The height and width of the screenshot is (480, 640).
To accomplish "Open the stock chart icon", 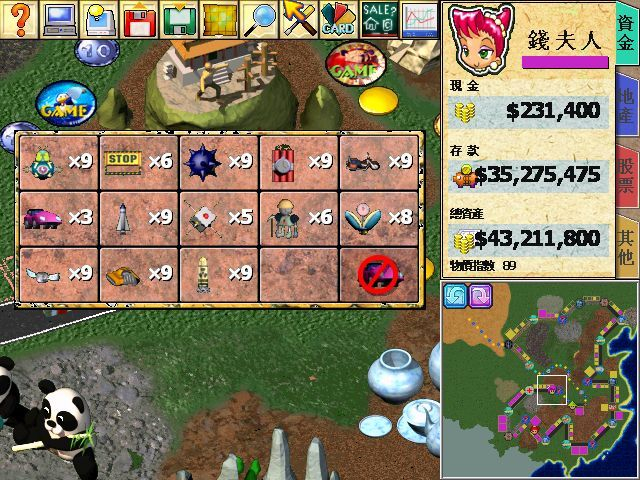I will click(x=418, y=19).
